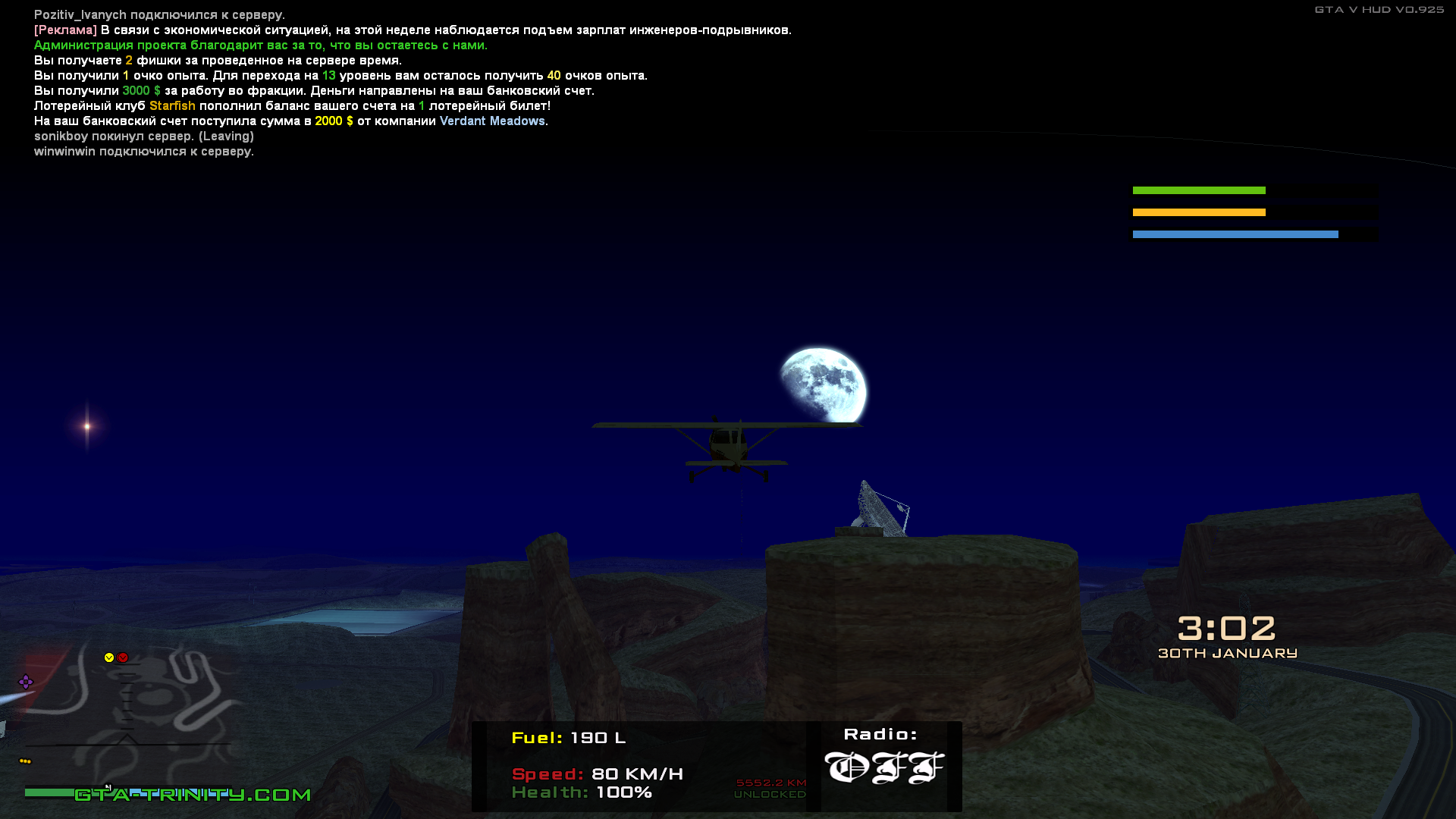Click the winwinwin connected message in chat
The height and width of the screenshot is (819, 1456).
point(144,152)
